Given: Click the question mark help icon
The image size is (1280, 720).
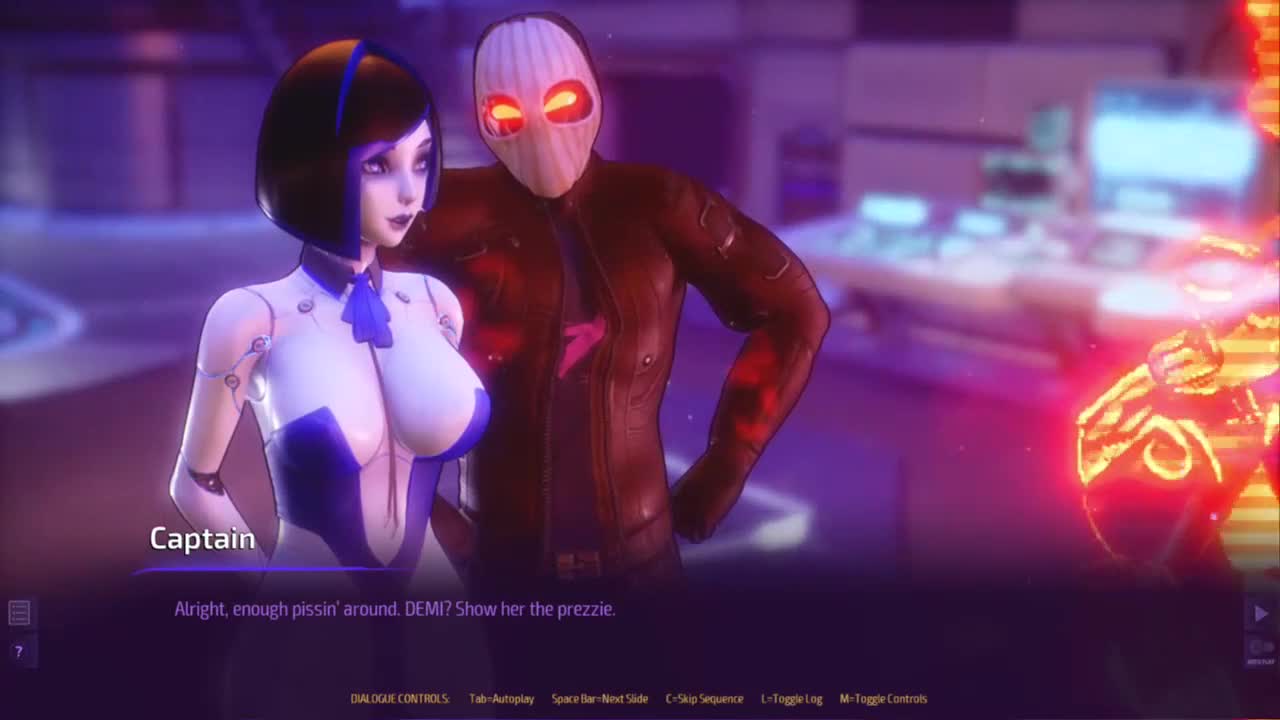Looking at the screenshot, I should pos(18,651).
